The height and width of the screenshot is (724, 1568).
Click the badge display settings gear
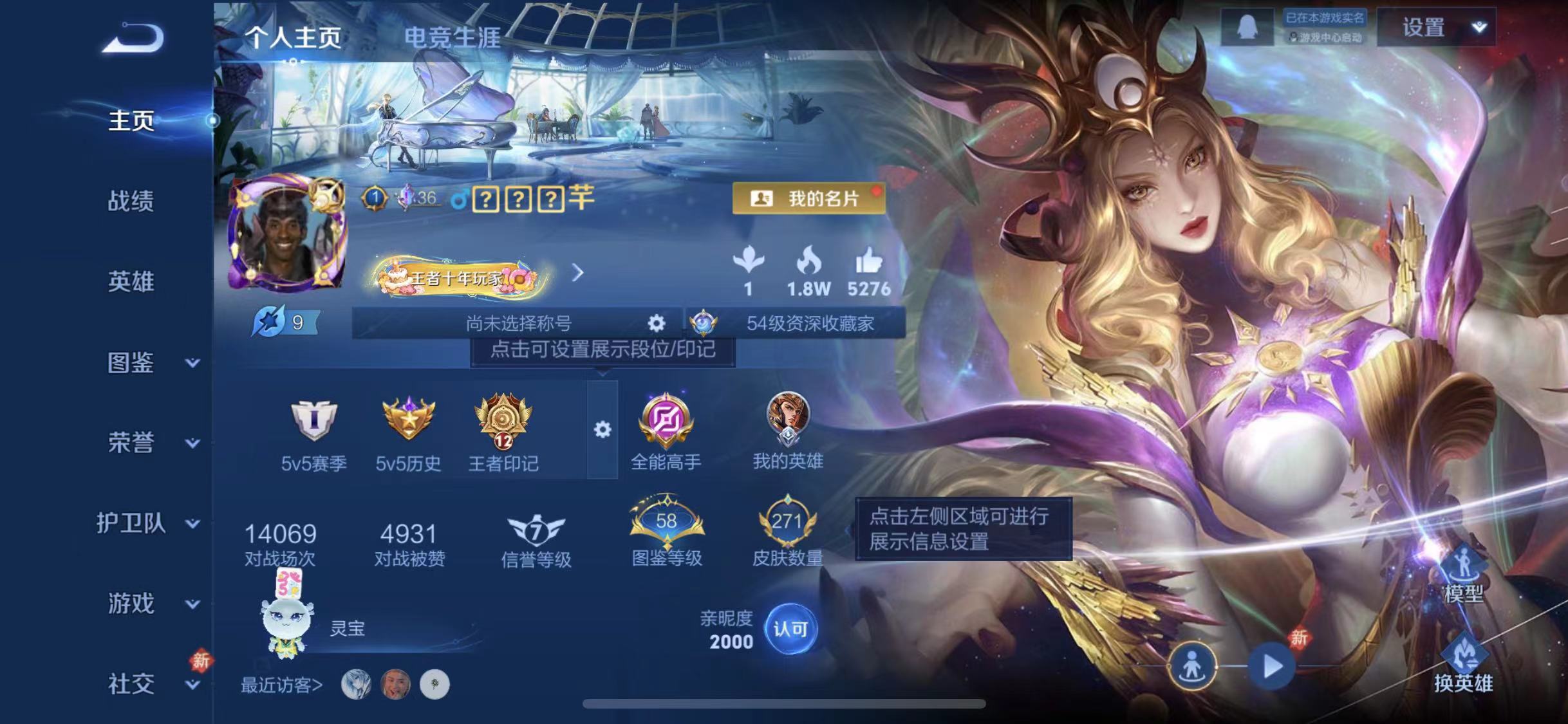(602, 430)
